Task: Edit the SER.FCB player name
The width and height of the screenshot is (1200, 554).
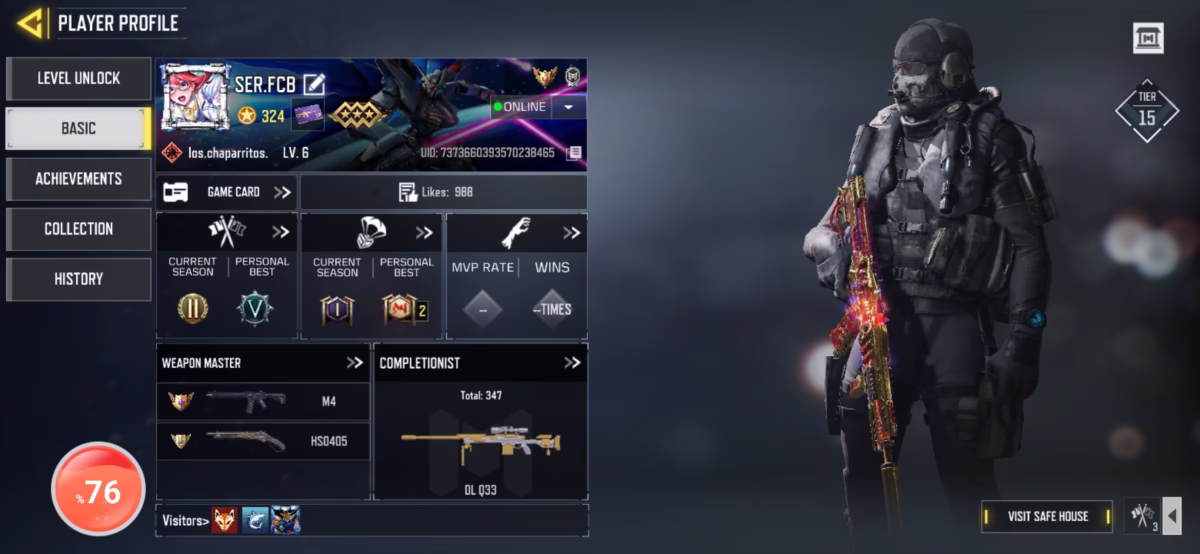Action: point(315,84)
